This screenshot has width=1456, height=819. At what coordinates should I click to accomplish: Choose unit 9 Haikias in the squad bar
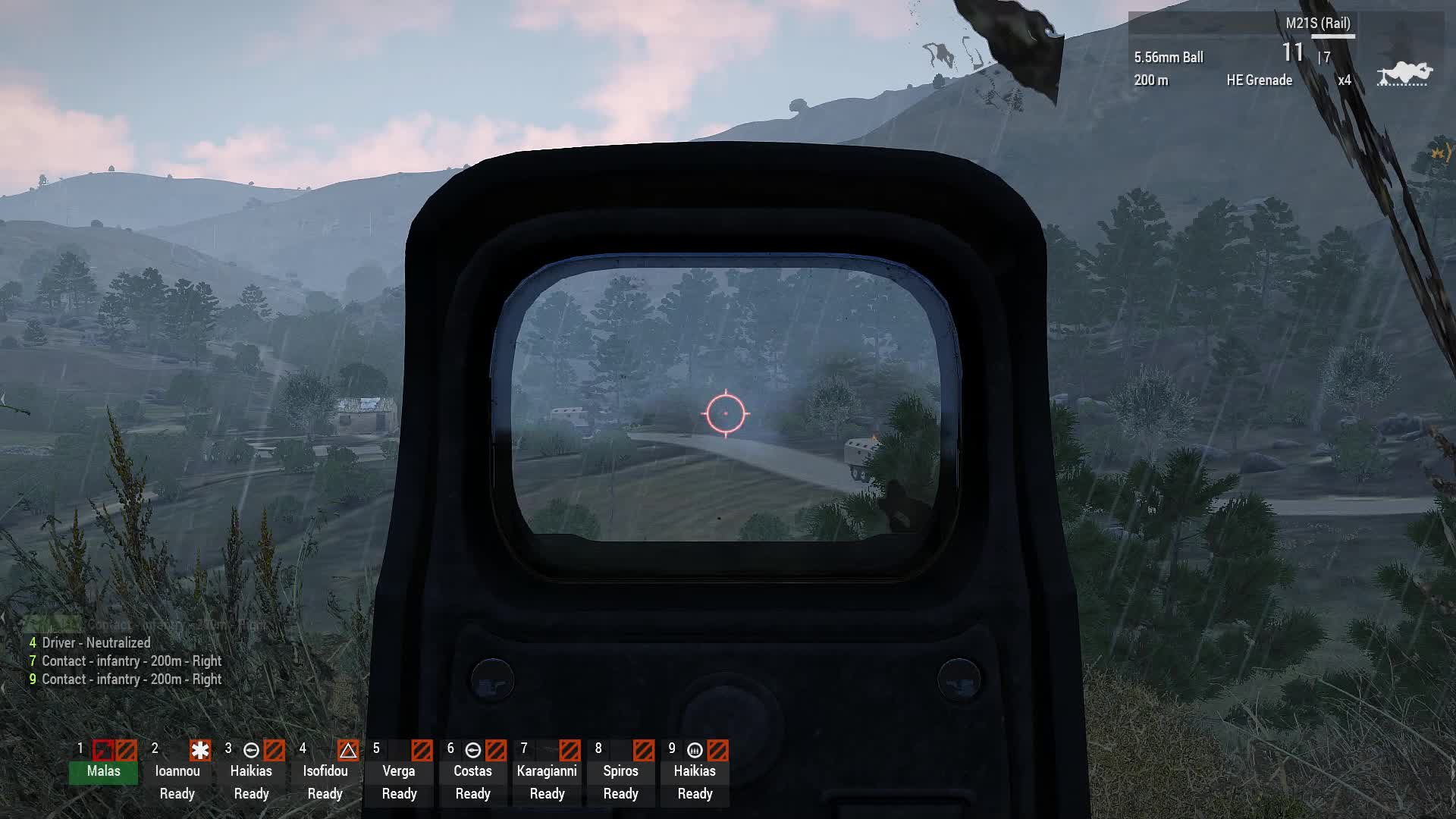tap(695, 771)
